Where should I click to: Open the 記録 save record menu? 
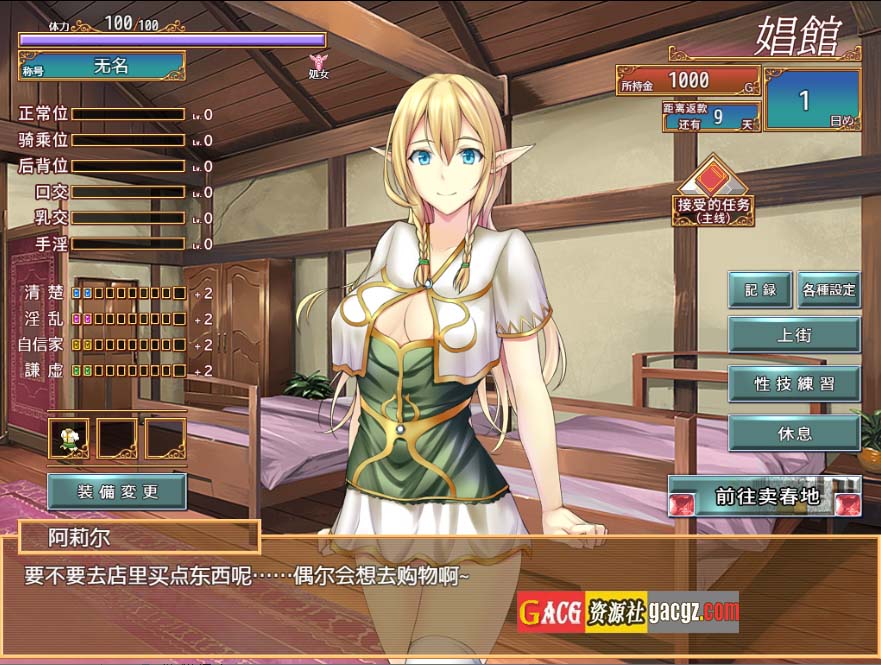tap(759, 290)
